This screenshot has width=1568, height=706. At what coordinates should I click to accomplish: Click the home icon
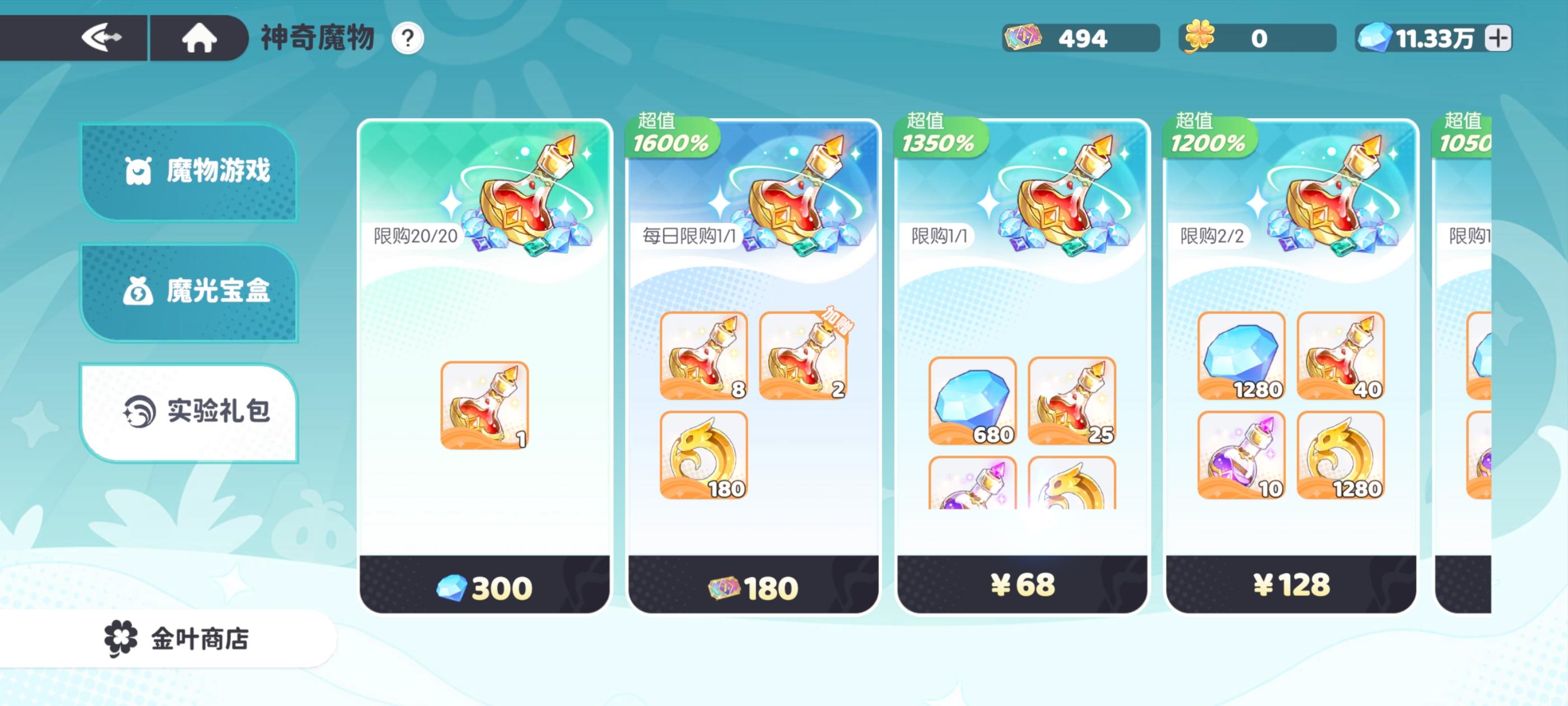pyautogui.click(x=197, y=38)
